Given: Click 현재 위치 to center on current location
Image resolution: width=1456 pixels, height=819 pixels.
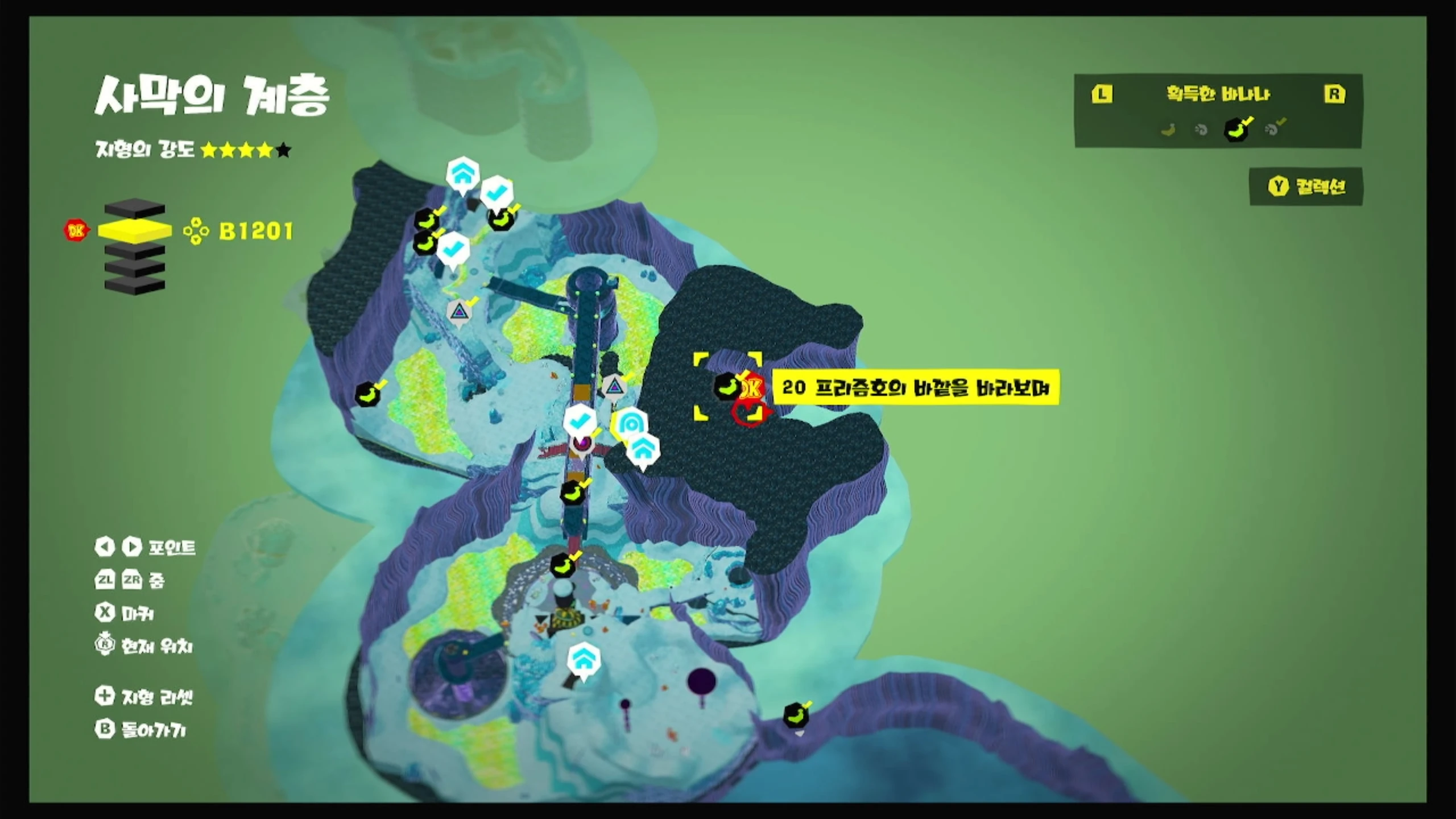Looking at the screenshot, I should [144, 646].
